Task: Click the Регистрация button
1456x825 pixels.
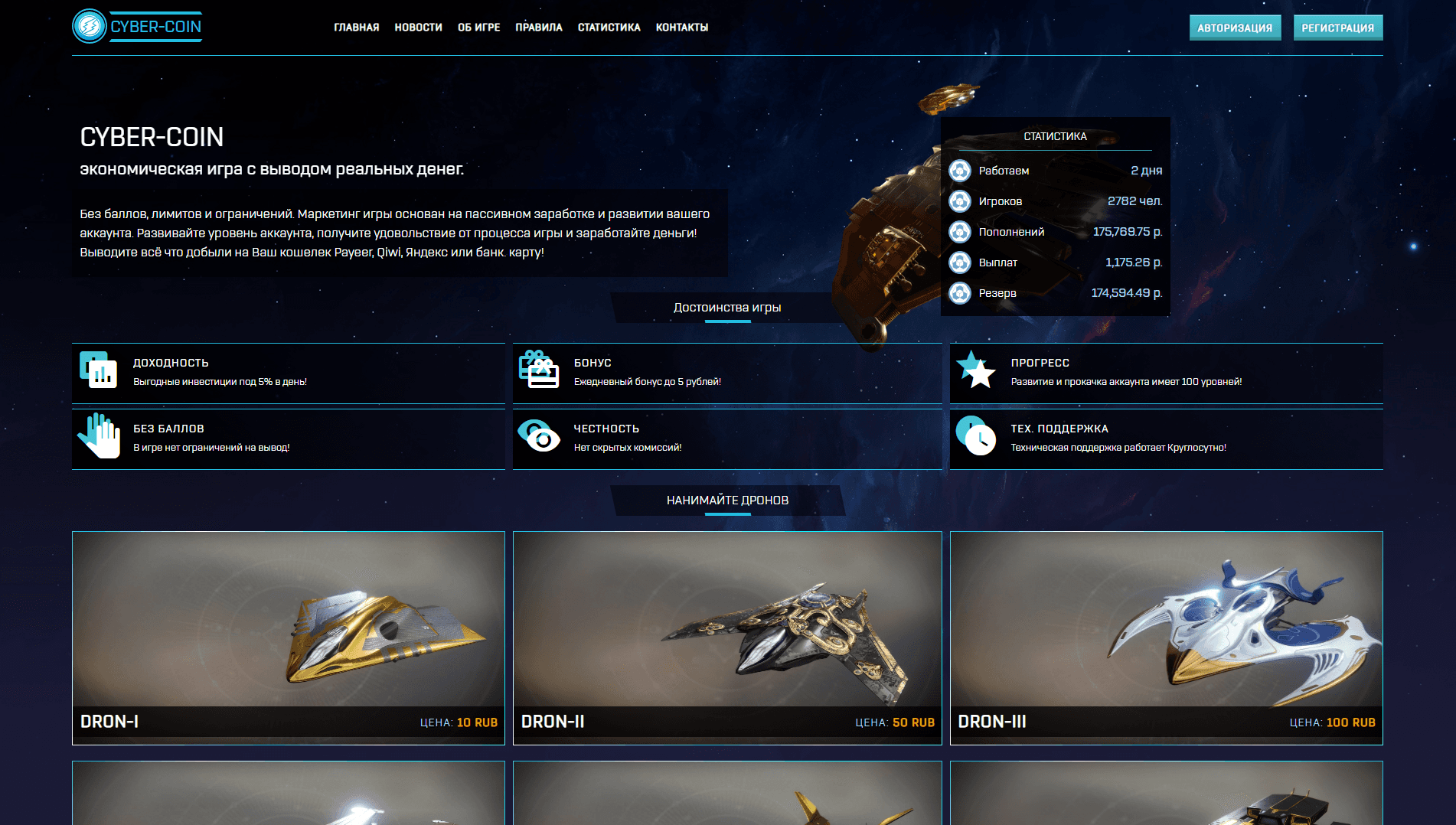Action: tap(1338, 28)
